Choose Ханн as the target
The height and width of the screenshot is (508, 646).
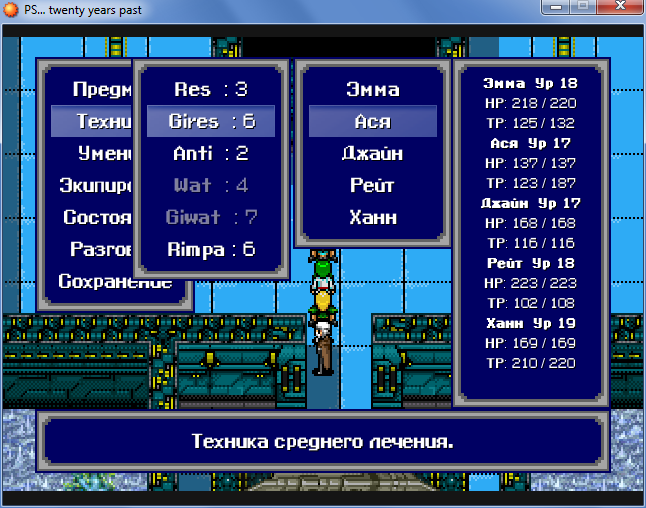pos(372,217)
